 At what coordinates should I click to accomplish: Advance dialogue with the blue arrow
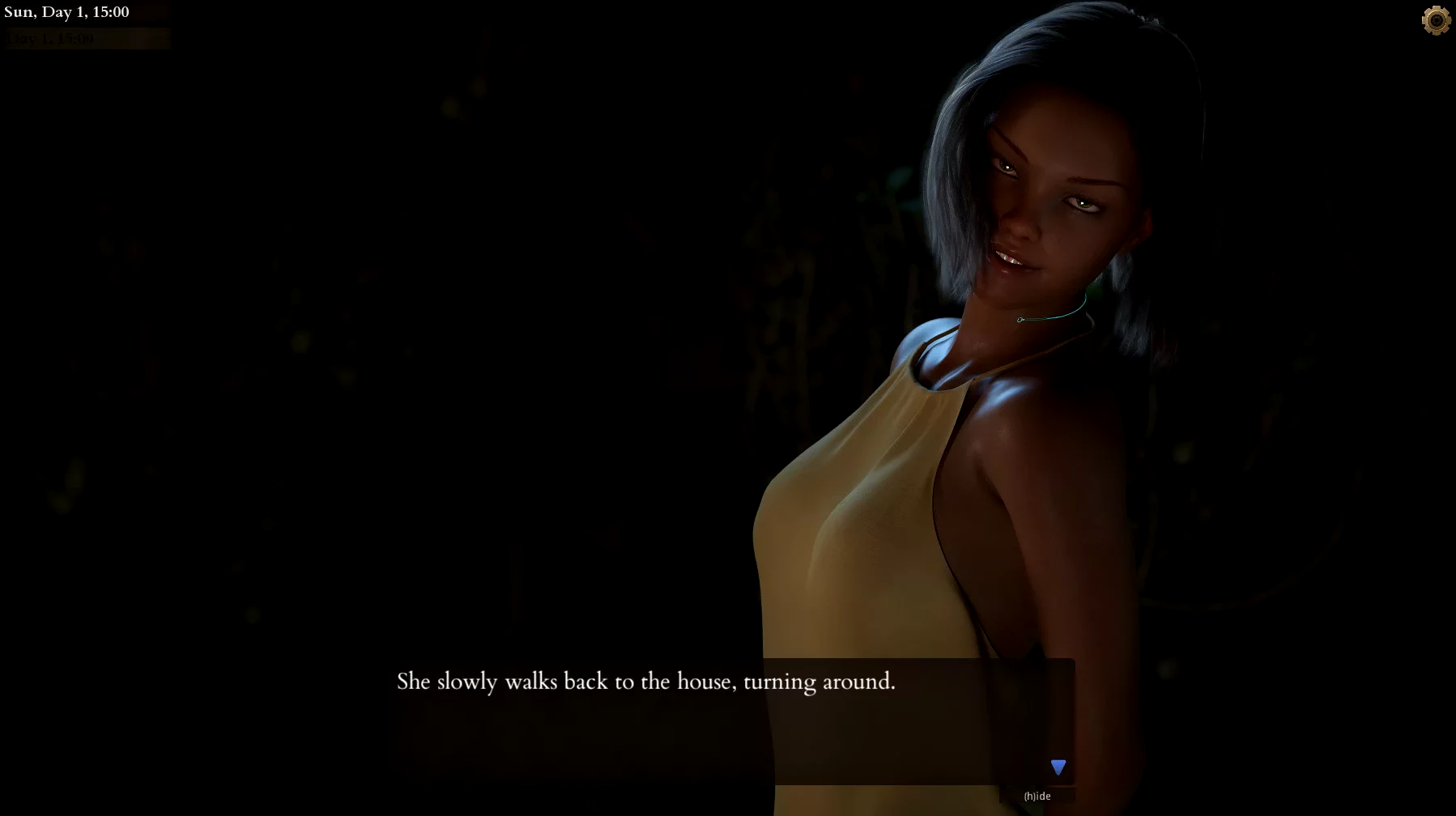tap(1058, 767)
